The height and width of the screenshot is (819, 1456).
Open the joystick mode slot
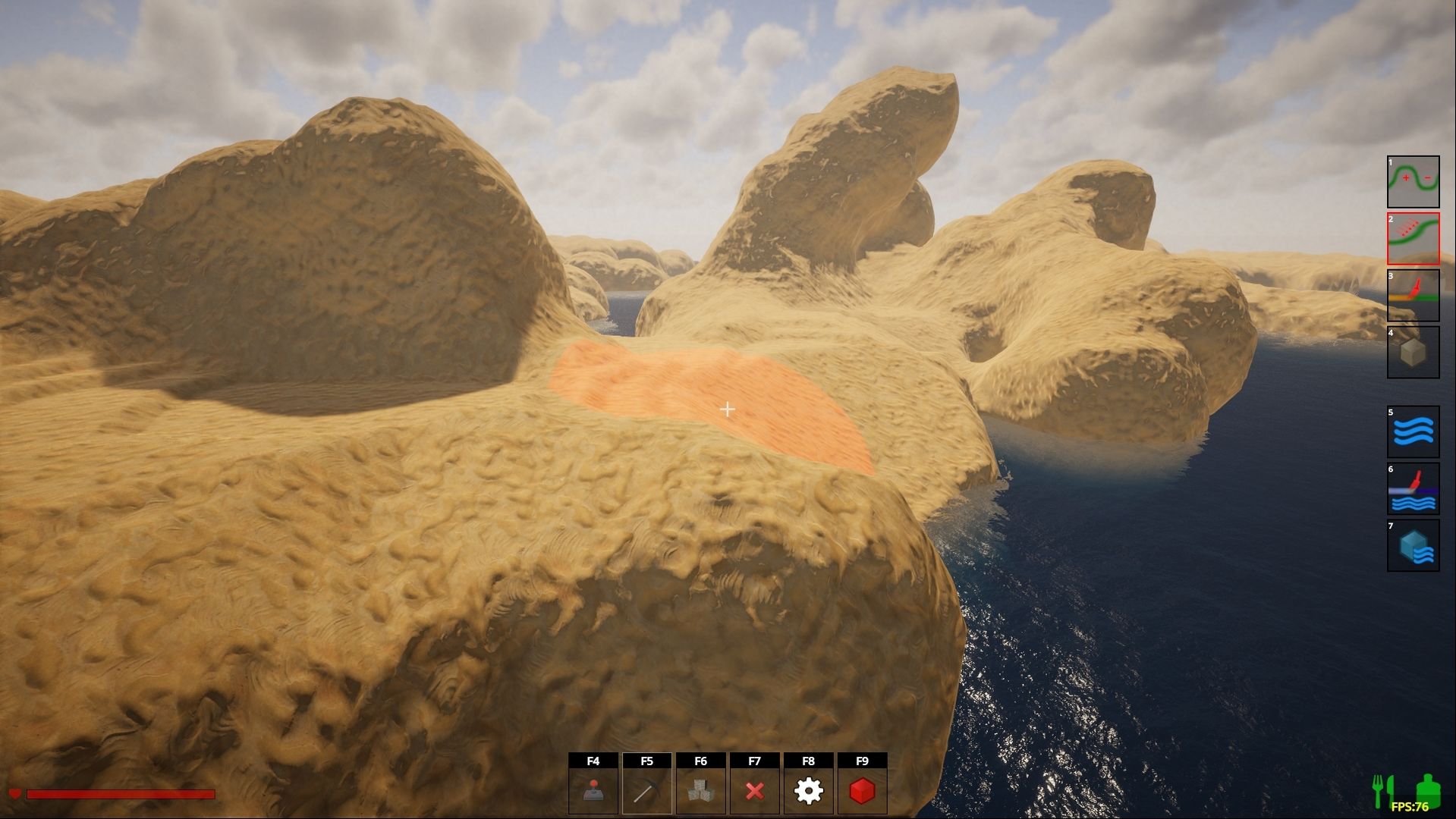[593, 791]
